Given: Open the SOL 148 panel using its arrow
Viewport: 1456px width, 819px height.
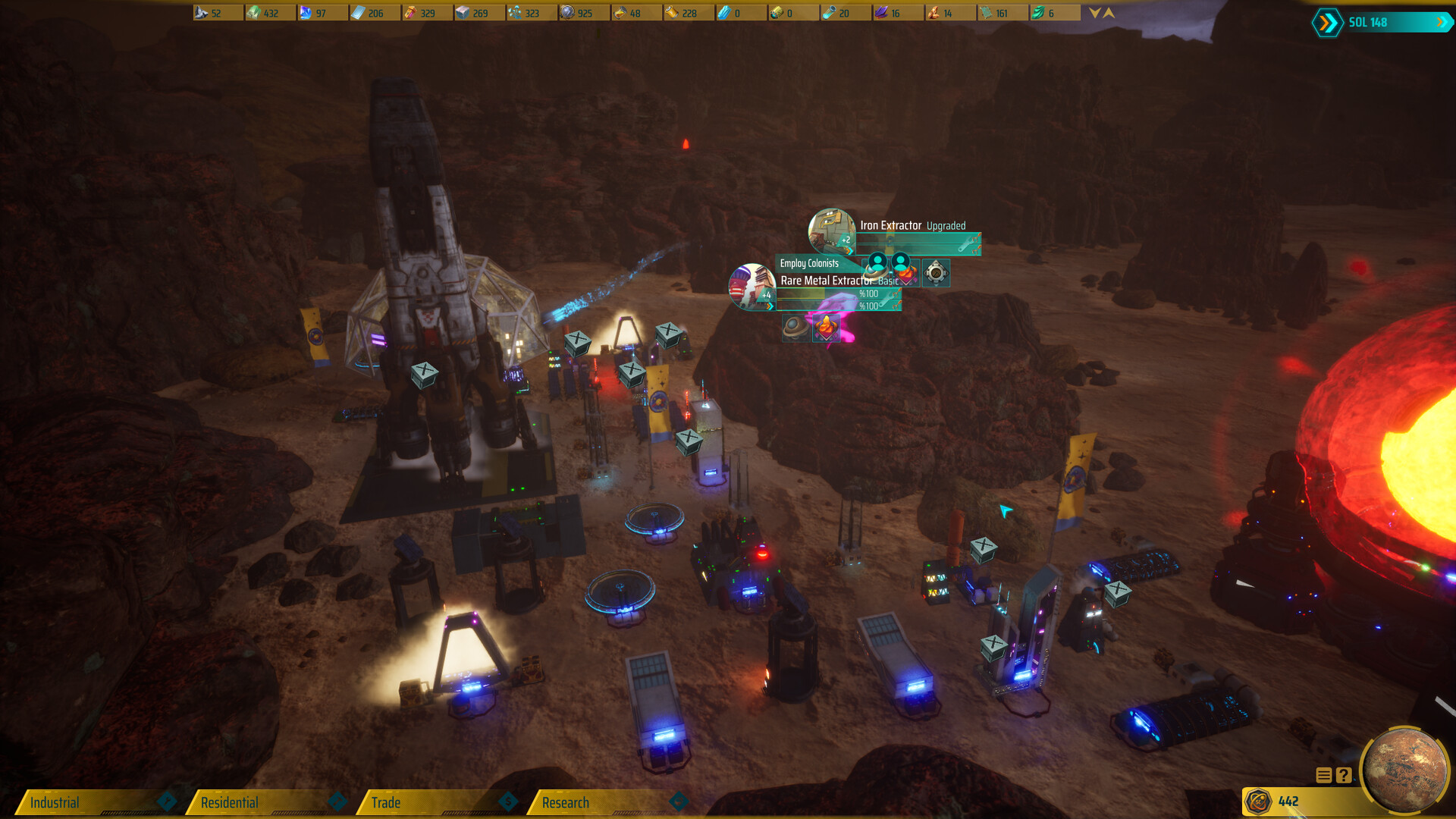Looking at the screenshot, I should [x=1443, y=23].
